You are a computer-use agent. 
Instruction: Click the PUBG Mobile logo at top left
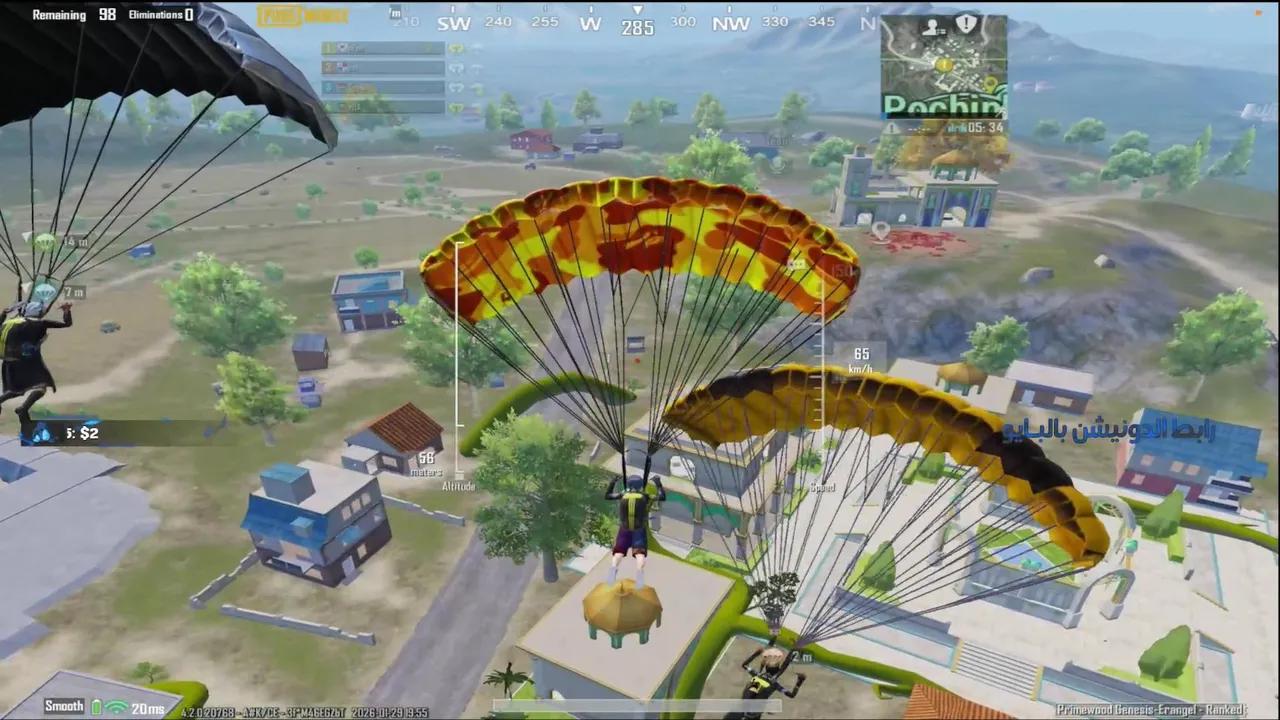click(x=300, y=15)
